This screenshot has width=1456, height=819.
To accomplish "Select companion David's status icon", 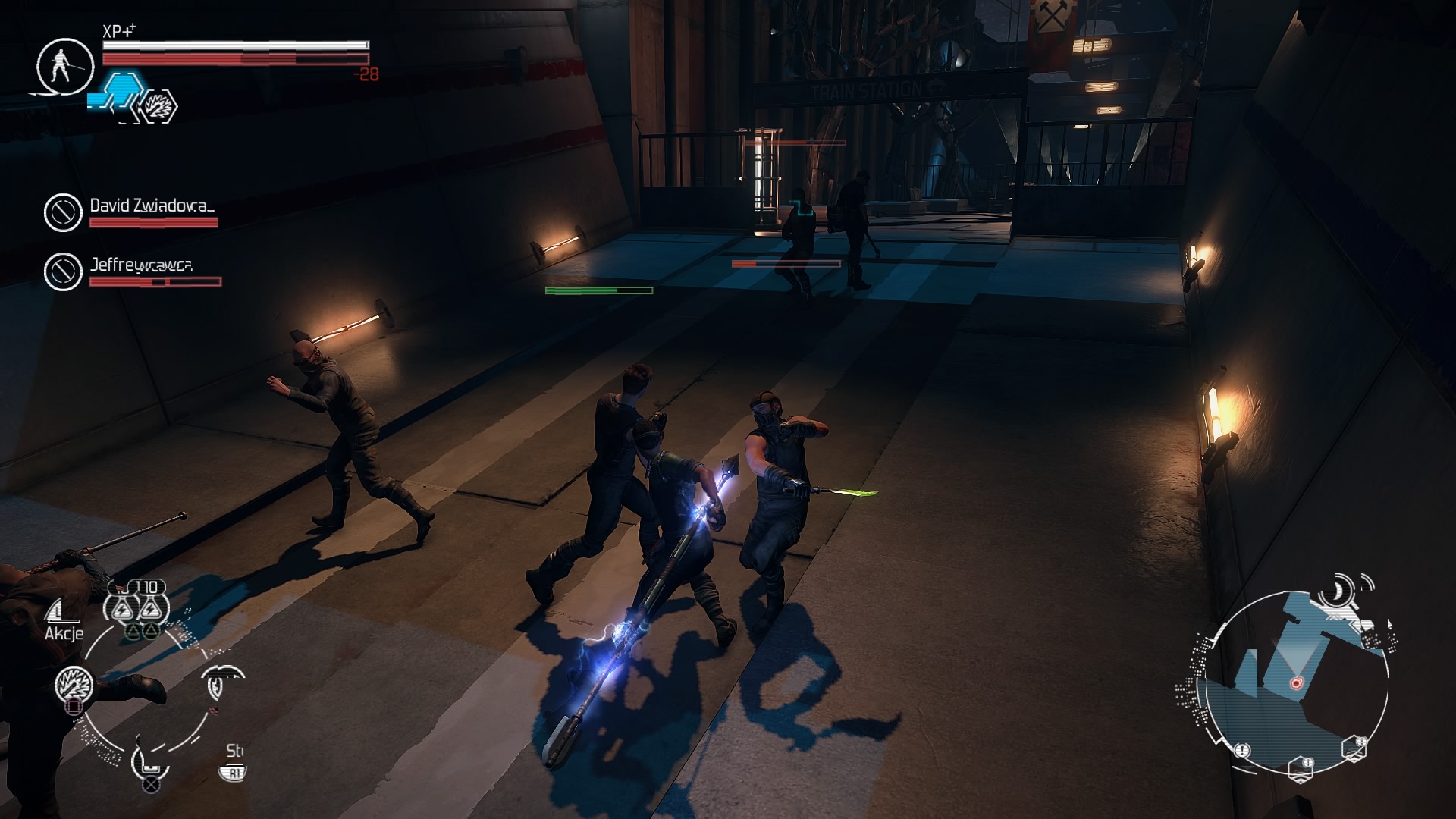I will (63, 212).
